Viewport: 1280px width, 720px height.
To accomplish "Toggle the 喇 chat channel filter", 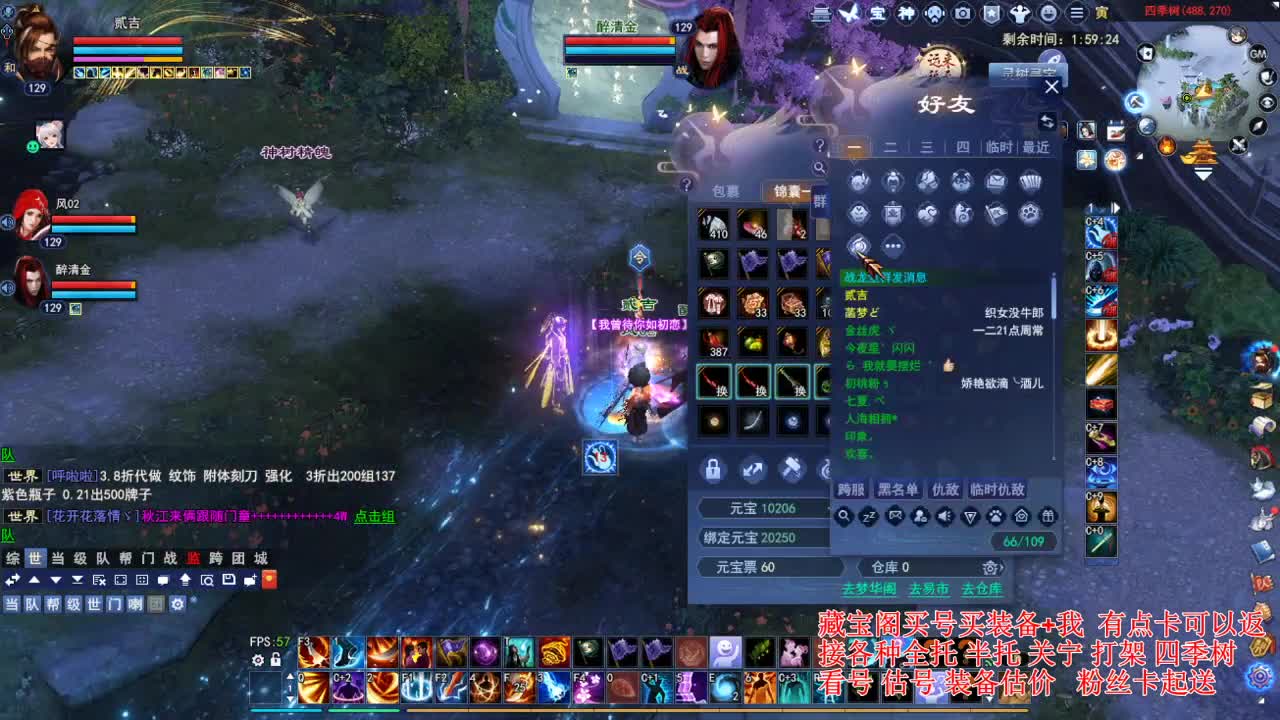I will point(136,605).
